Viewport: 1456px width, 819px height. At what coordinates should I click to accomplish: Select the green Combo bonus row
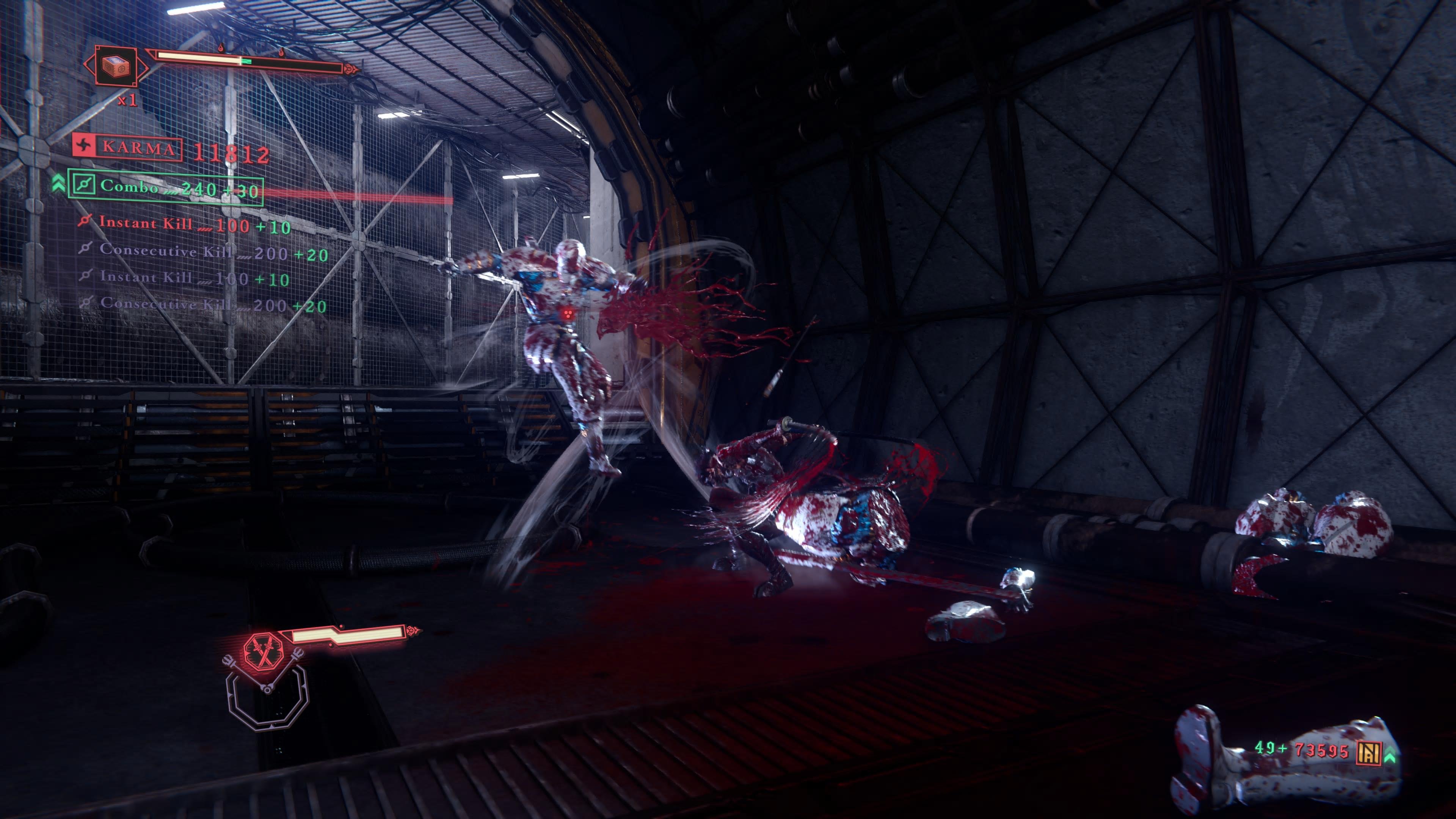coord(165,187)
